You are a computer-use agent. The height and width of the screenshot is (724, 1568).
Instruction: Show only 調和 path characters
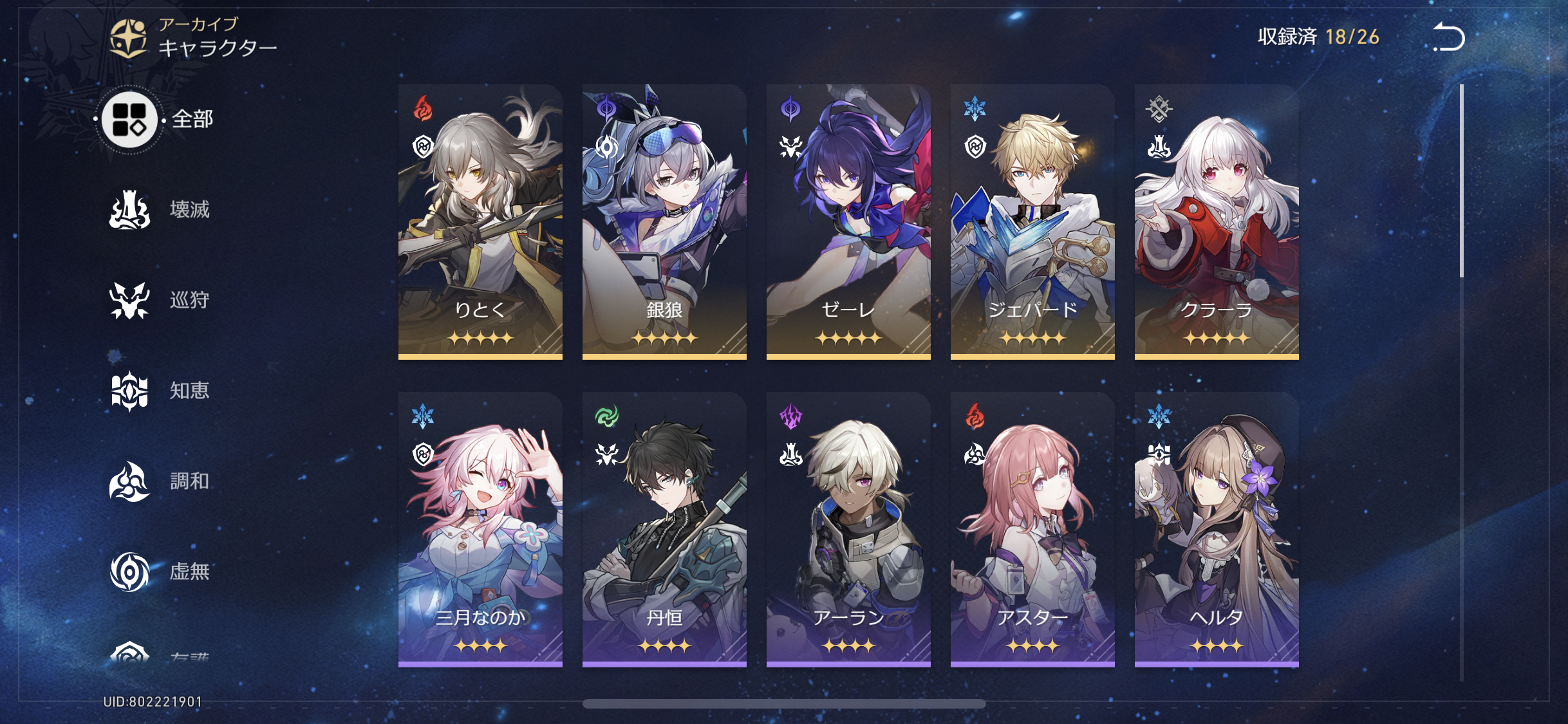[x=160, y=481]
